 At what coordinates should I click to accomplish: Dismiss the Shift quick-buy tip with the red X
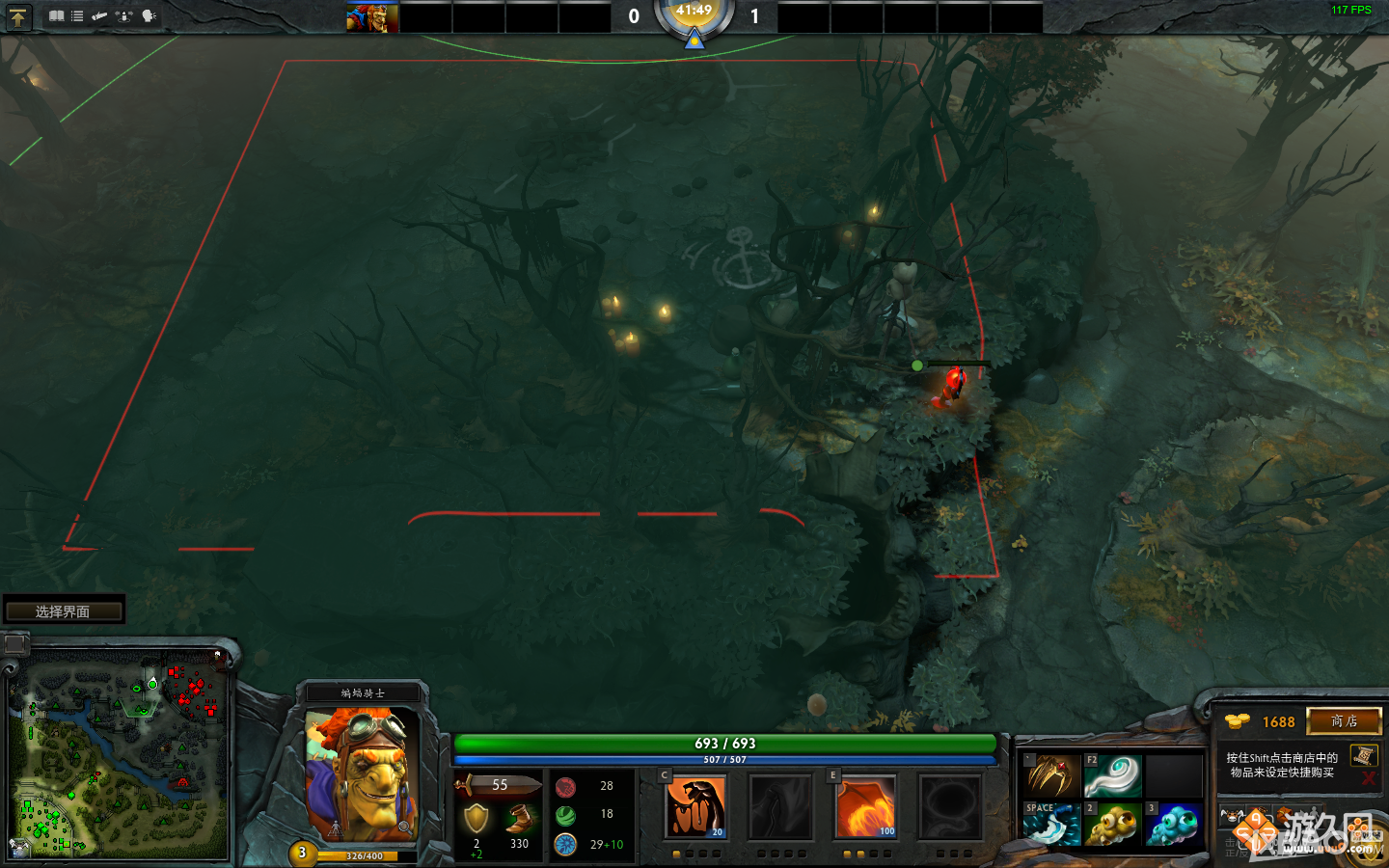1369,778
